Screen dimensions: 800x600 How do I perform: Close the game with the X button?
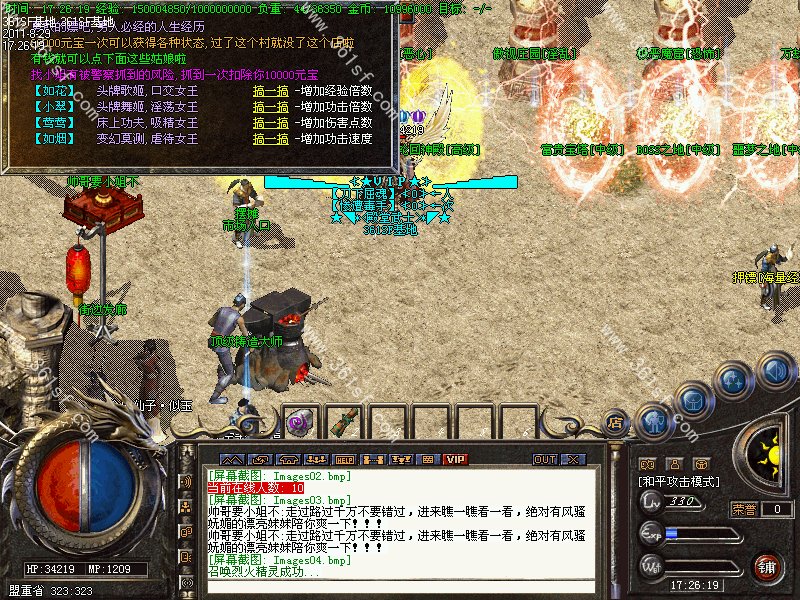573,459
